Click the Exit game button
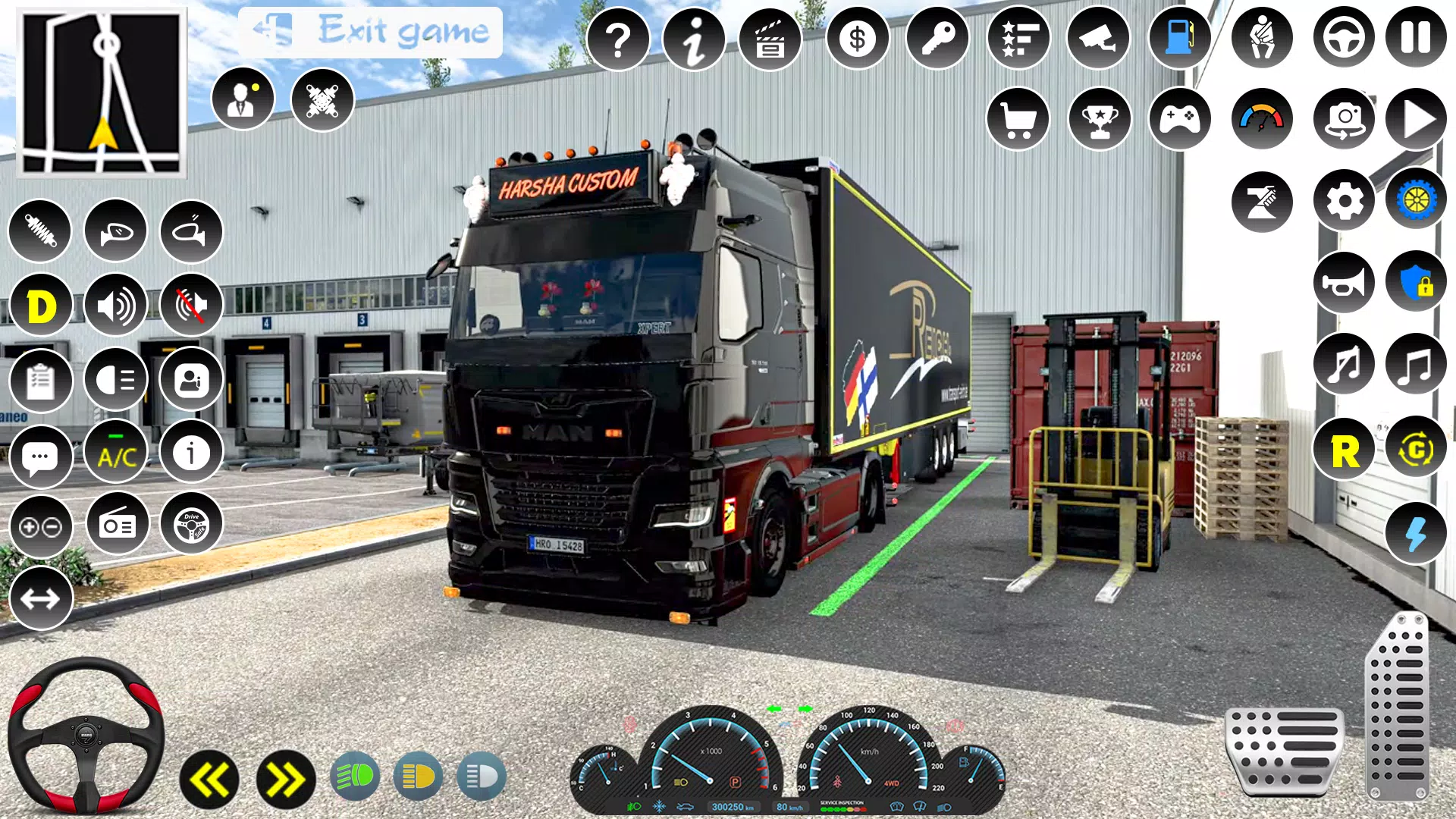This screenshot has width=1456, height=819. [370, 32]
